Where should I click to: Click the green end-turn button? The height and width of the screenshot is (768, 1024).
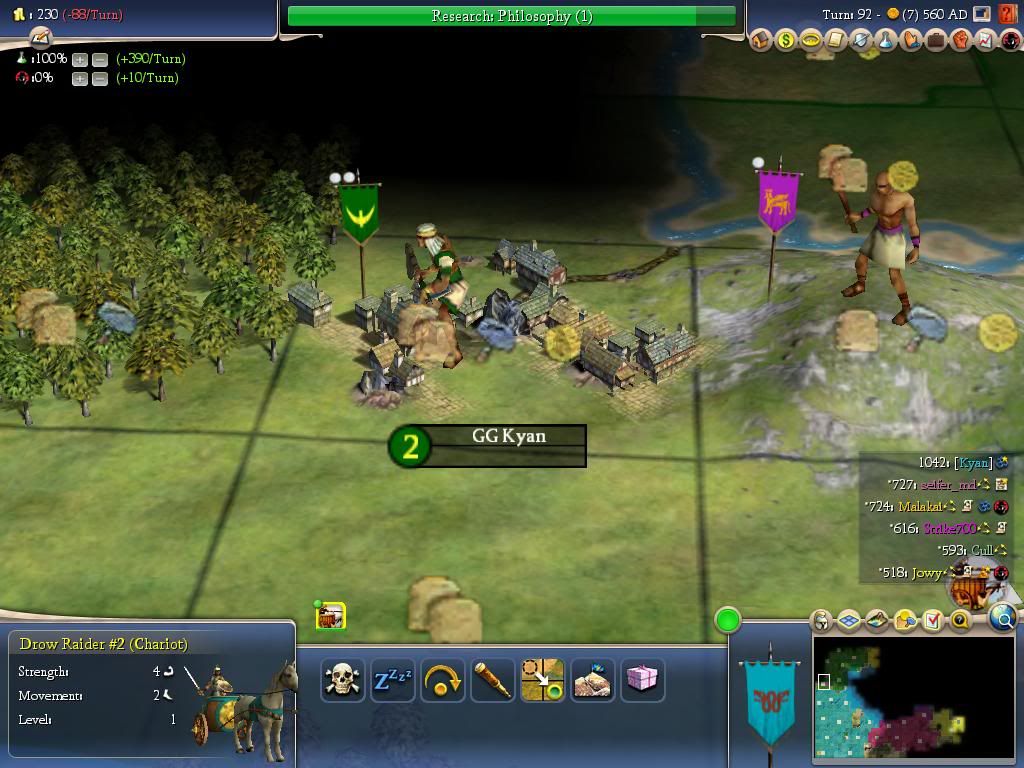(728, 620)
